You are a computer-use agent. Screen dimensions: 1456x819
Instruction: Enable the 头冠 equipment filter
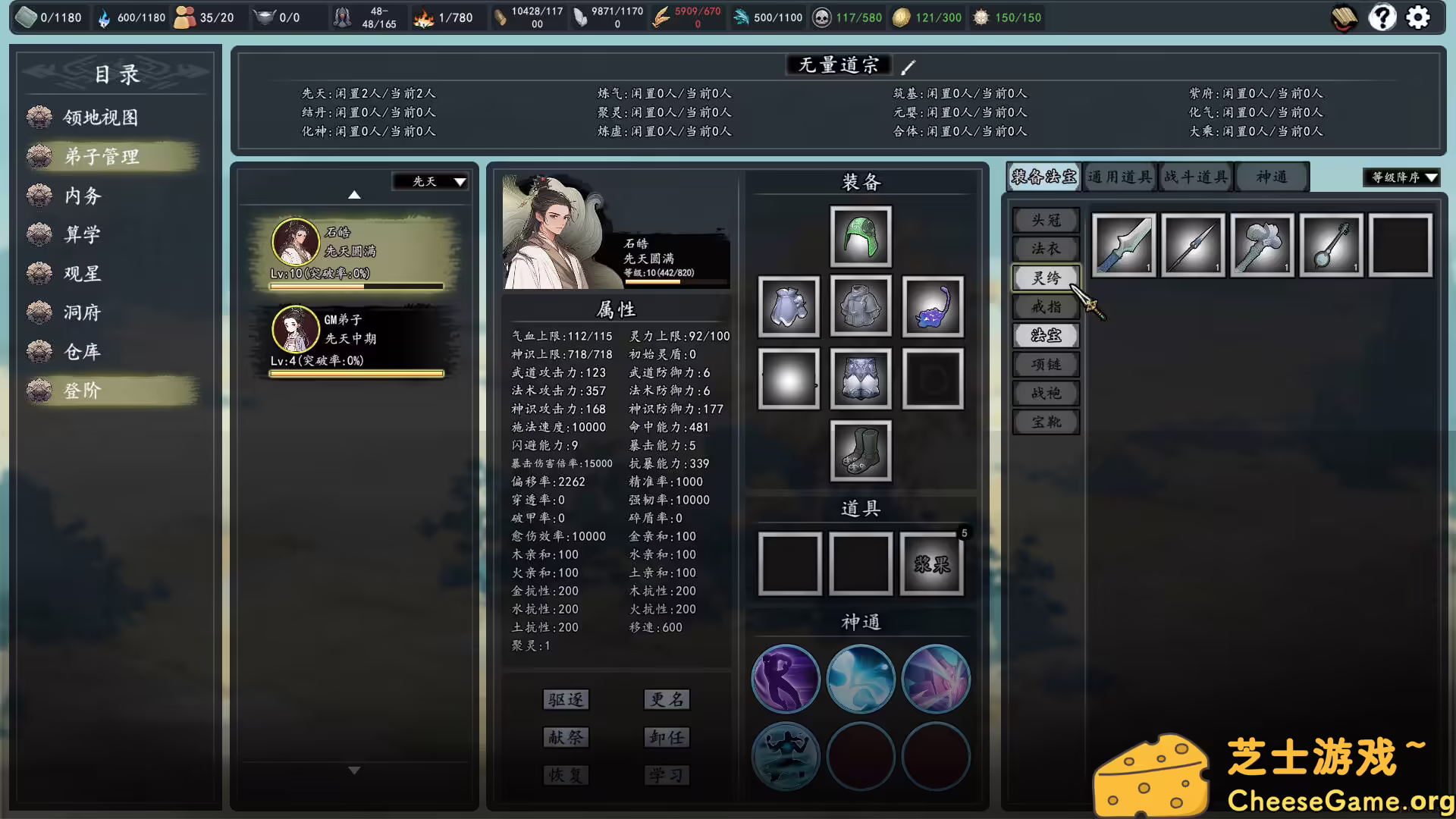tap(1046, 220)
